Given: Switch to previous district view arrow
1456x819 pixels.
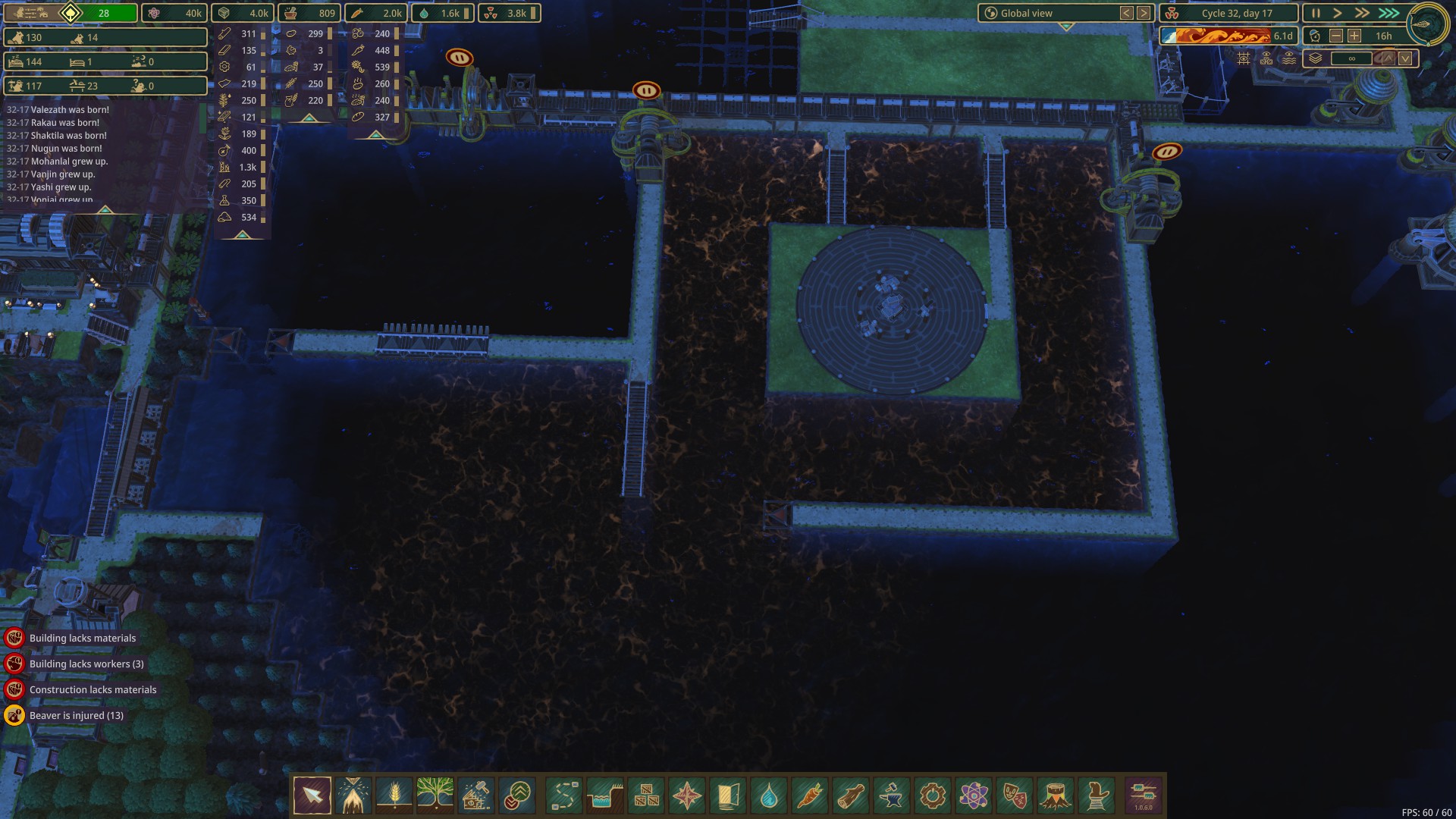Looking at the screenshot, I should pyautogui.click(x=1127, y=13).
